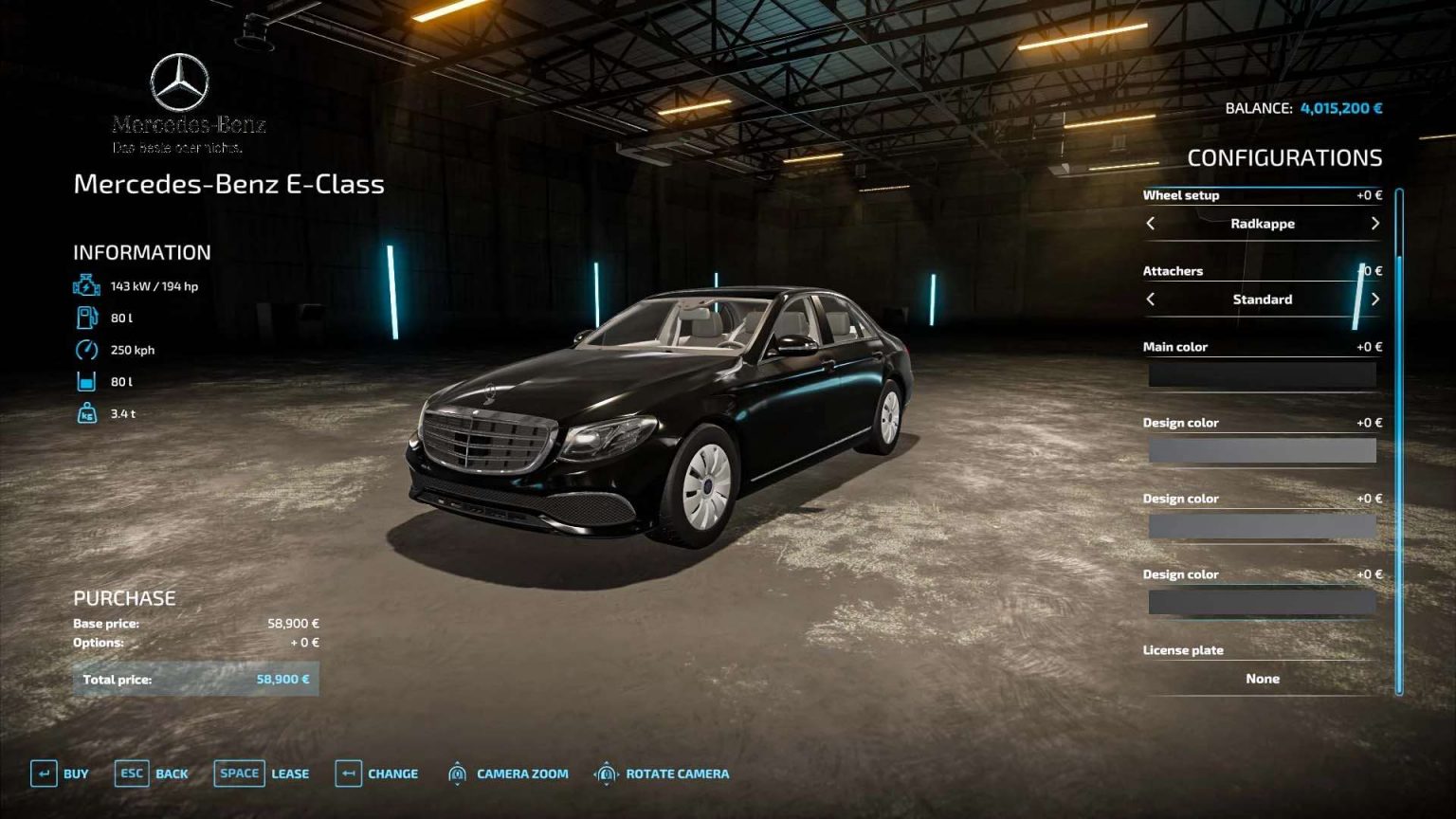Viewport: 1456px width, 819px height.
Task: Click the right chevron beside Standard
Action: pos(1375,300)
